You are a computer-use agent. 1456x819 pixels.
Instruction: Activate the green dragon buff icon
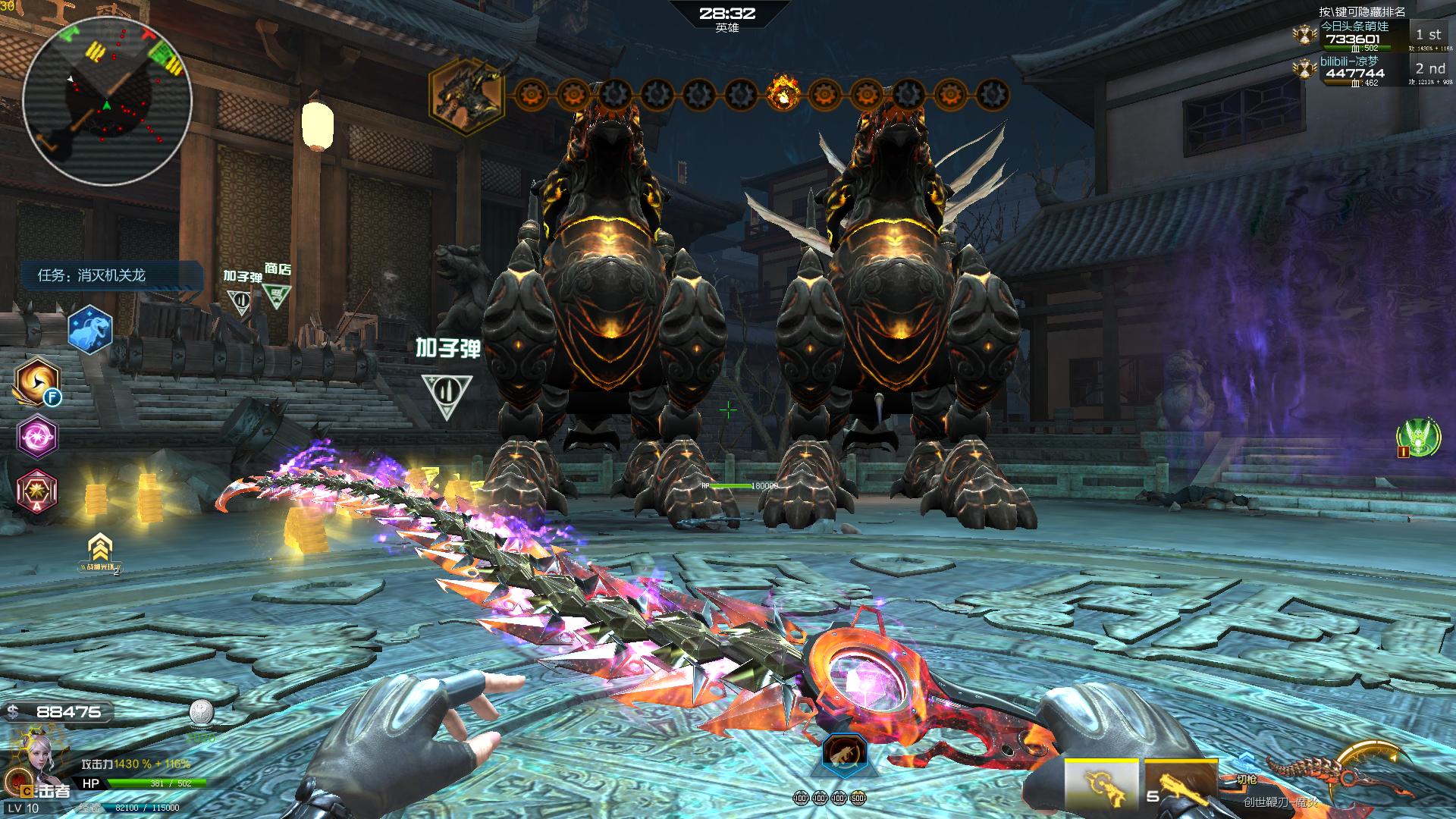pos(1418,438)
